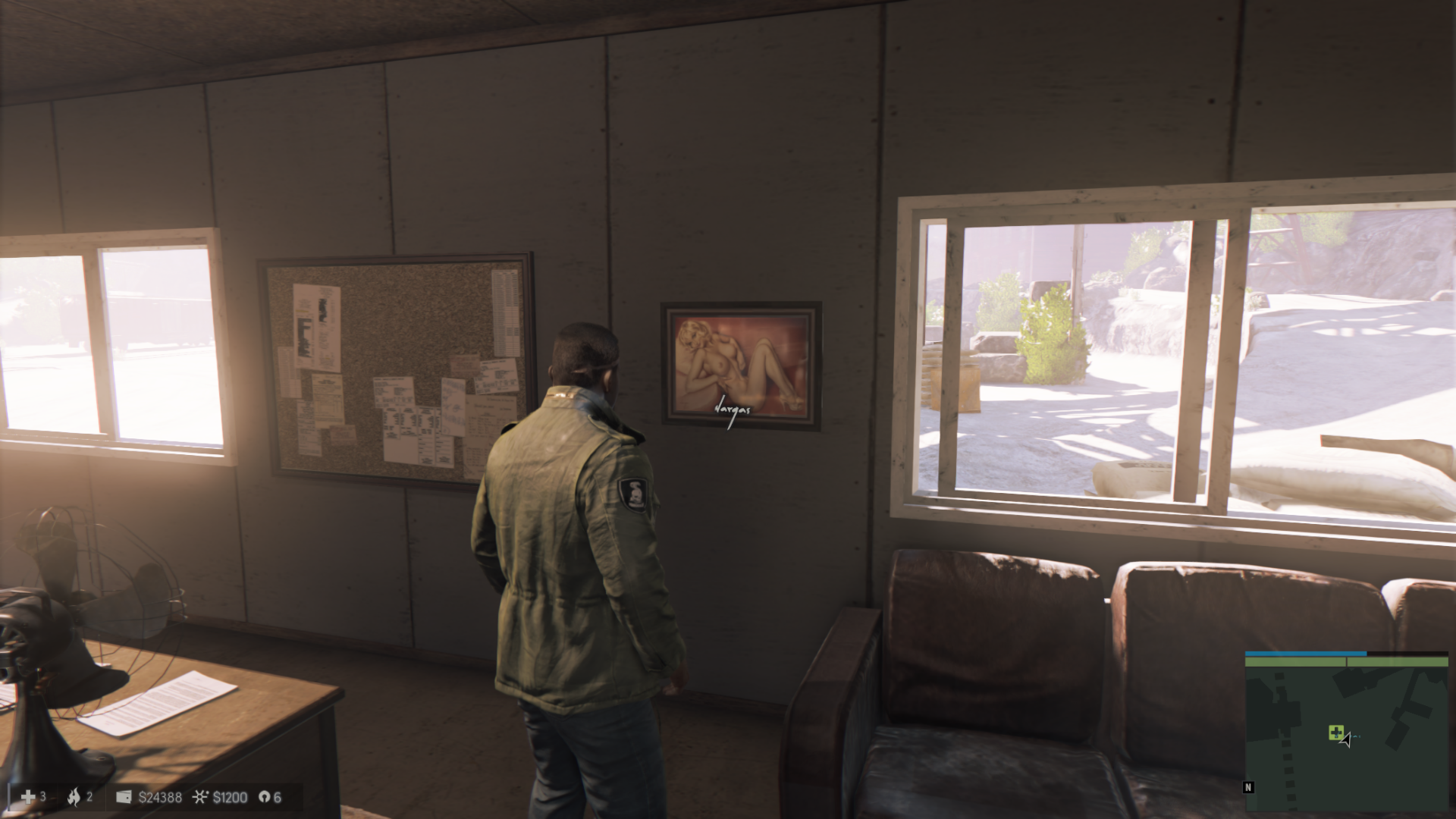The width and height of the screenshot is (1456, 819).
Task: Select the adrenaline flame icon
Action: tap(76, 797)
